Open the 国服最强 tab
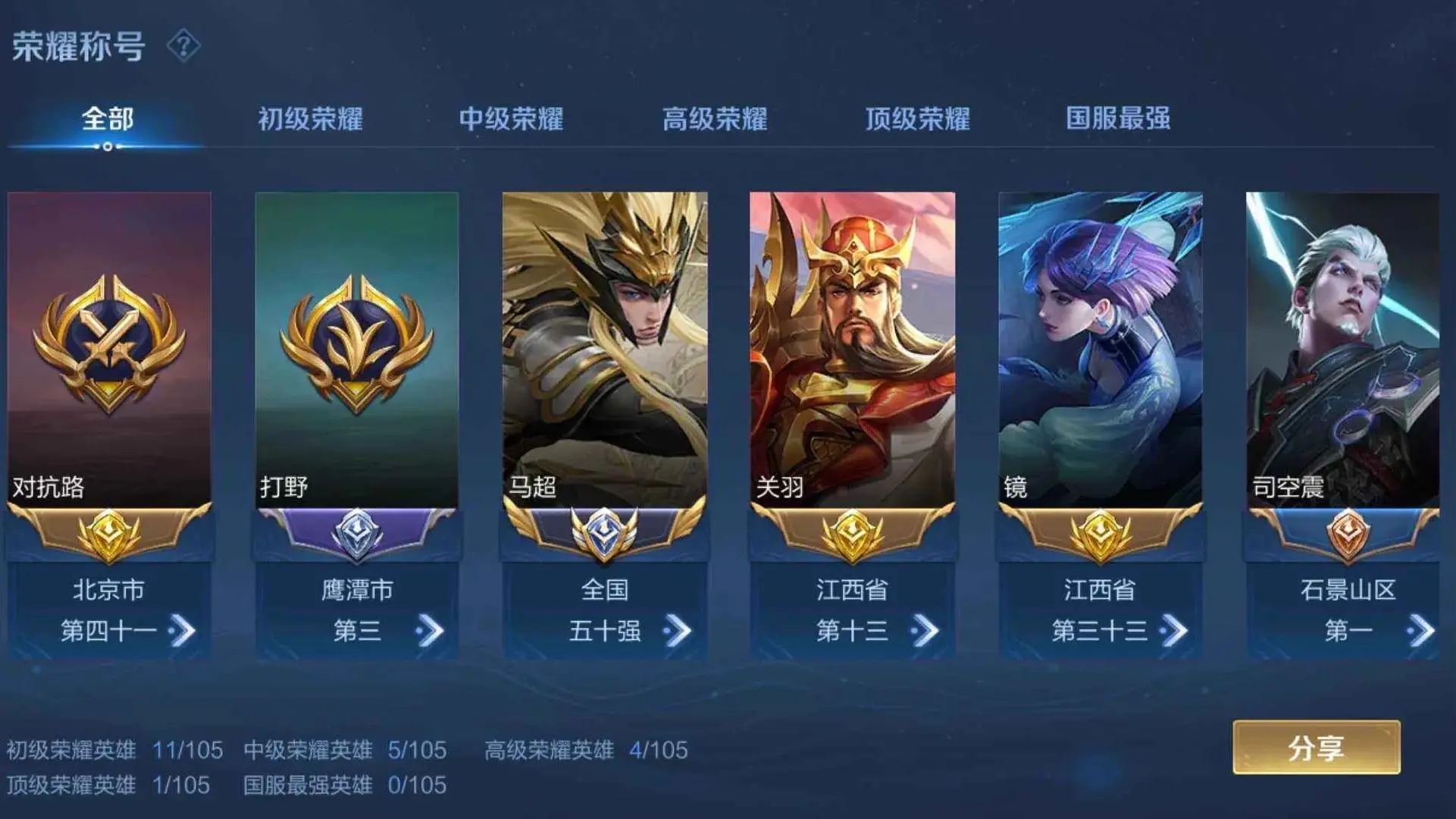 coord(1118,118)
